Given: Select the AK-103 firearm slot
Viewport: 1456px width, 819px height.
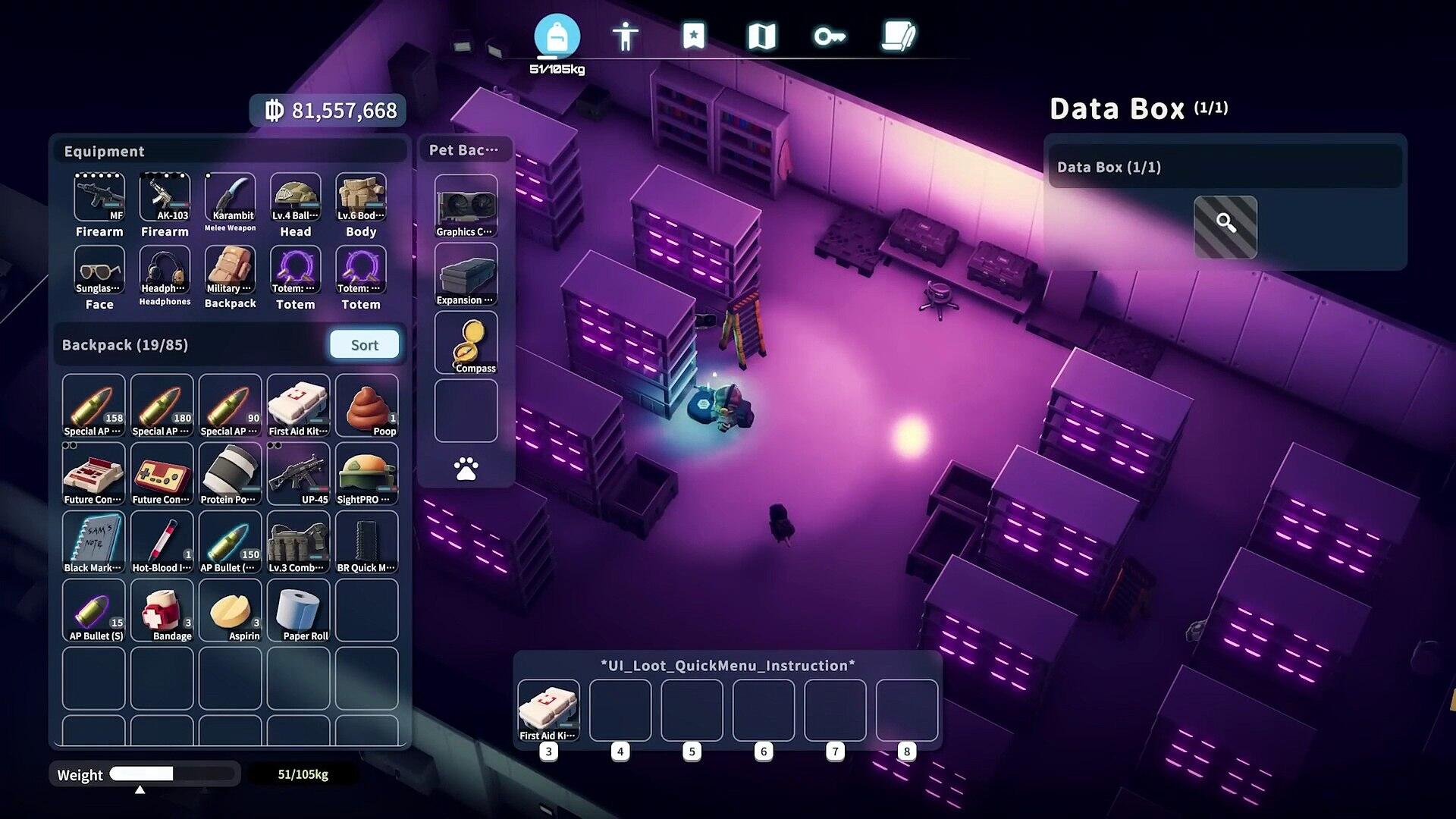Looking at the screenshot, I should (x=165, y=198).
